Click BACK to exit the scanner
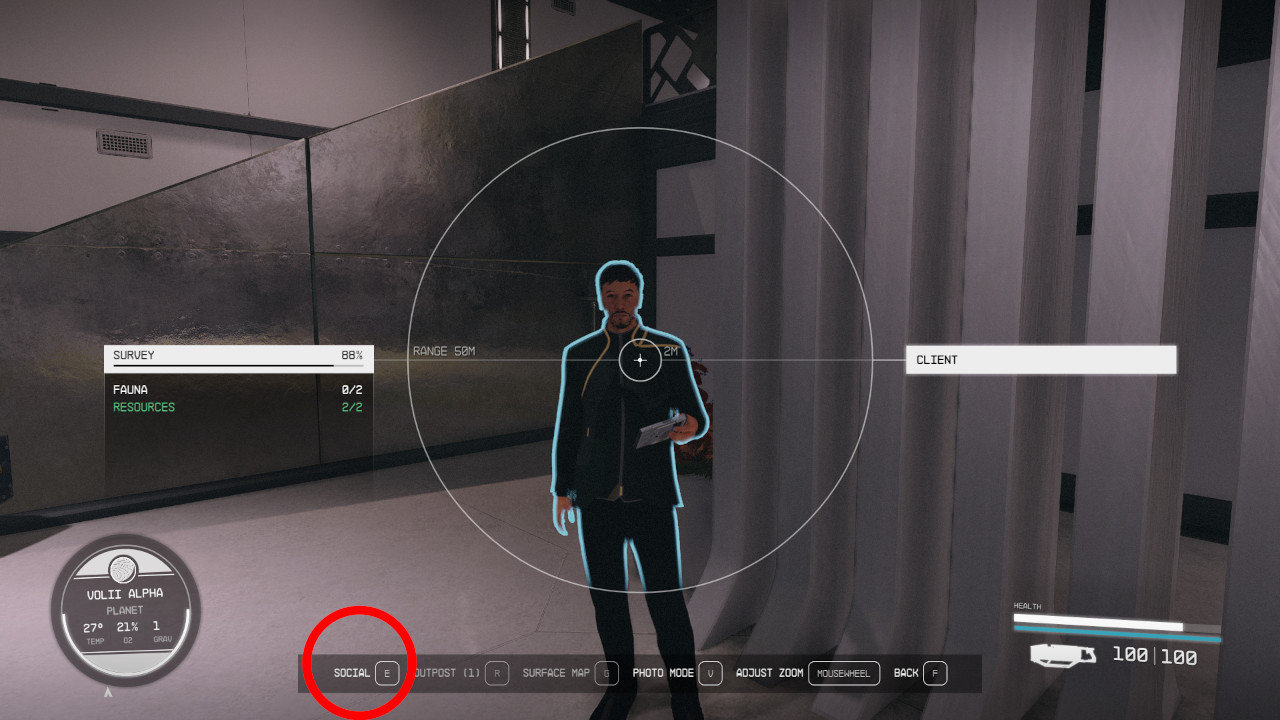The height and width of the screenshot is (720, 1280). pos(906,673)
